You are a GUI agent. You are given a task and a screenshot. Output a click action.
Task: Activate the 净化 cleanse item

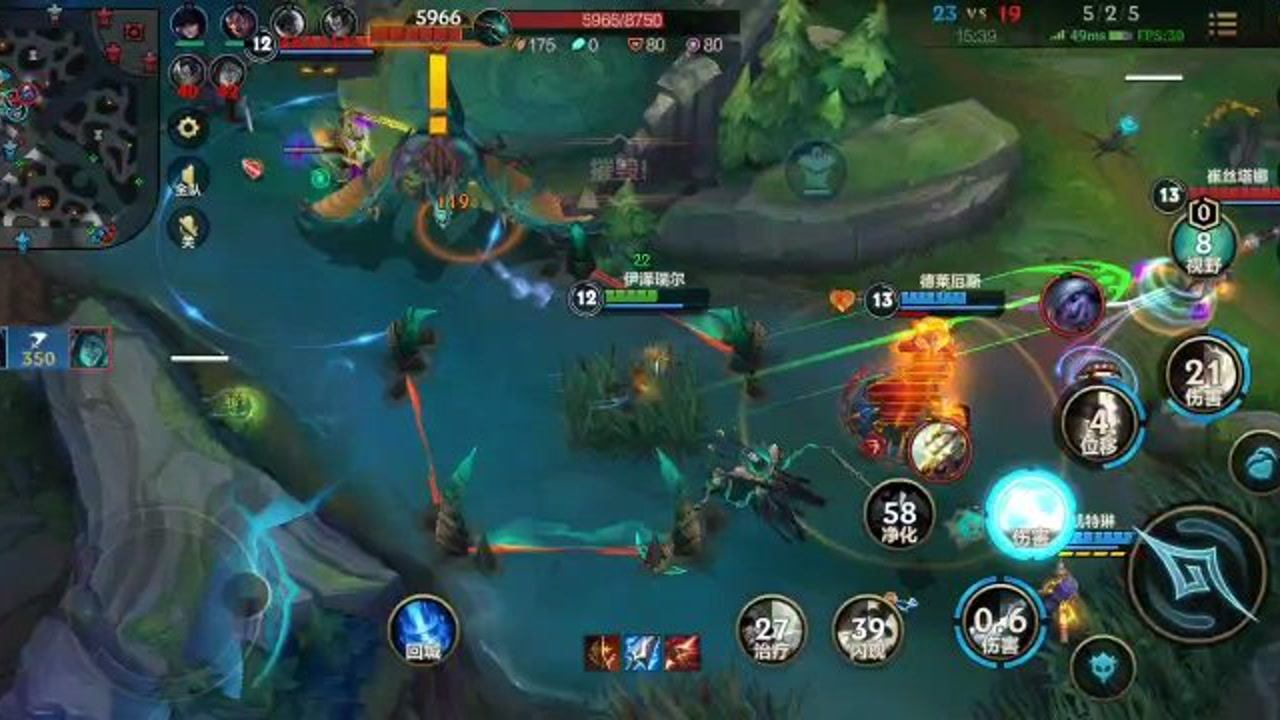point(899,514)
